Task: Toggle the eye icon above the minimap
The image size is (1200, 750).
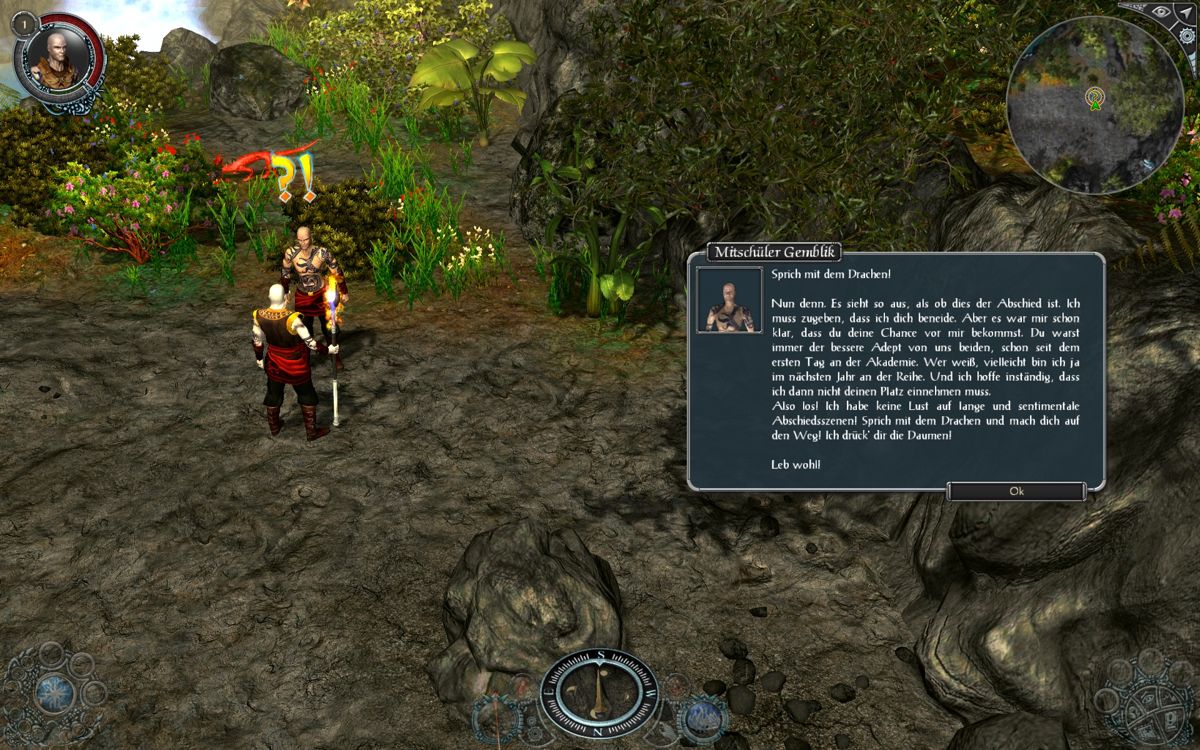Action: coord(1161,11)
